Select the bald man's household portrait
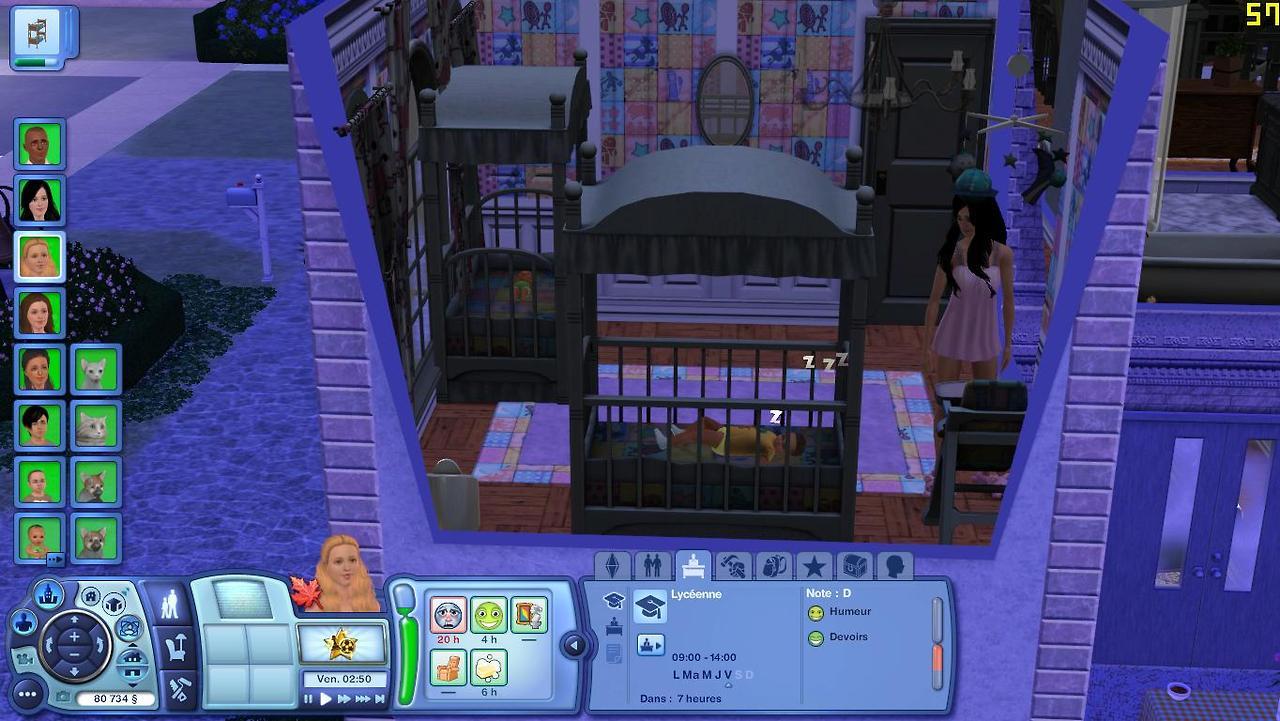Screen dimensions: 1280x721 (40, 144)
